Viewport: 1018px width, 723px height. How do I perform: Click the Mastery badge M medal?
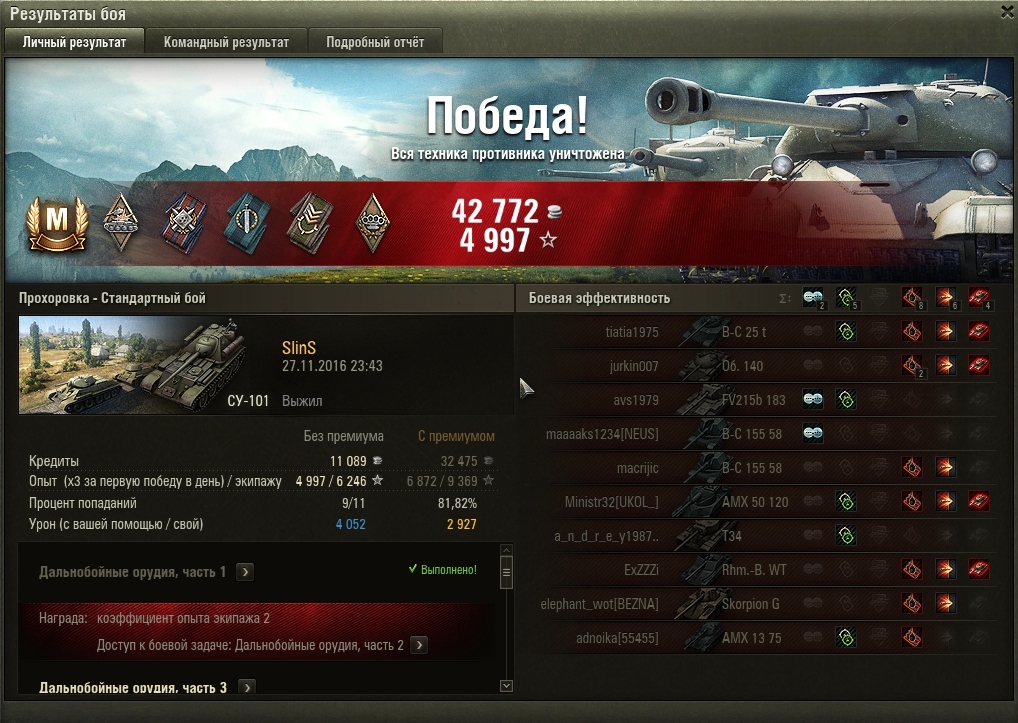tap(50, 223)
